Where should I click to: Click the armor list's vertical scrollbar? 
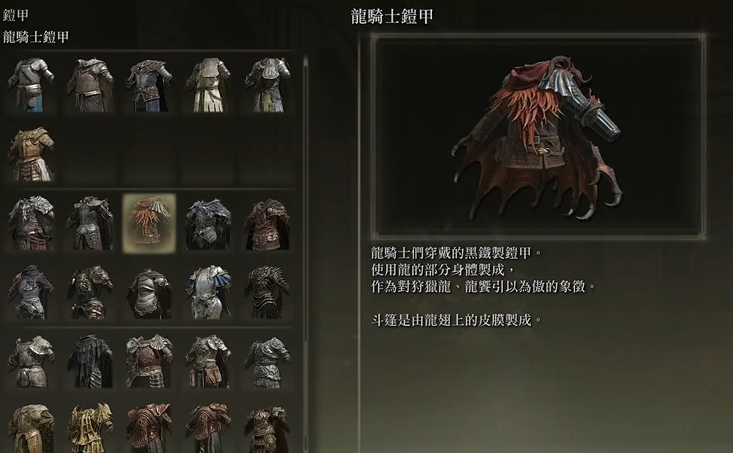[305, 200]
